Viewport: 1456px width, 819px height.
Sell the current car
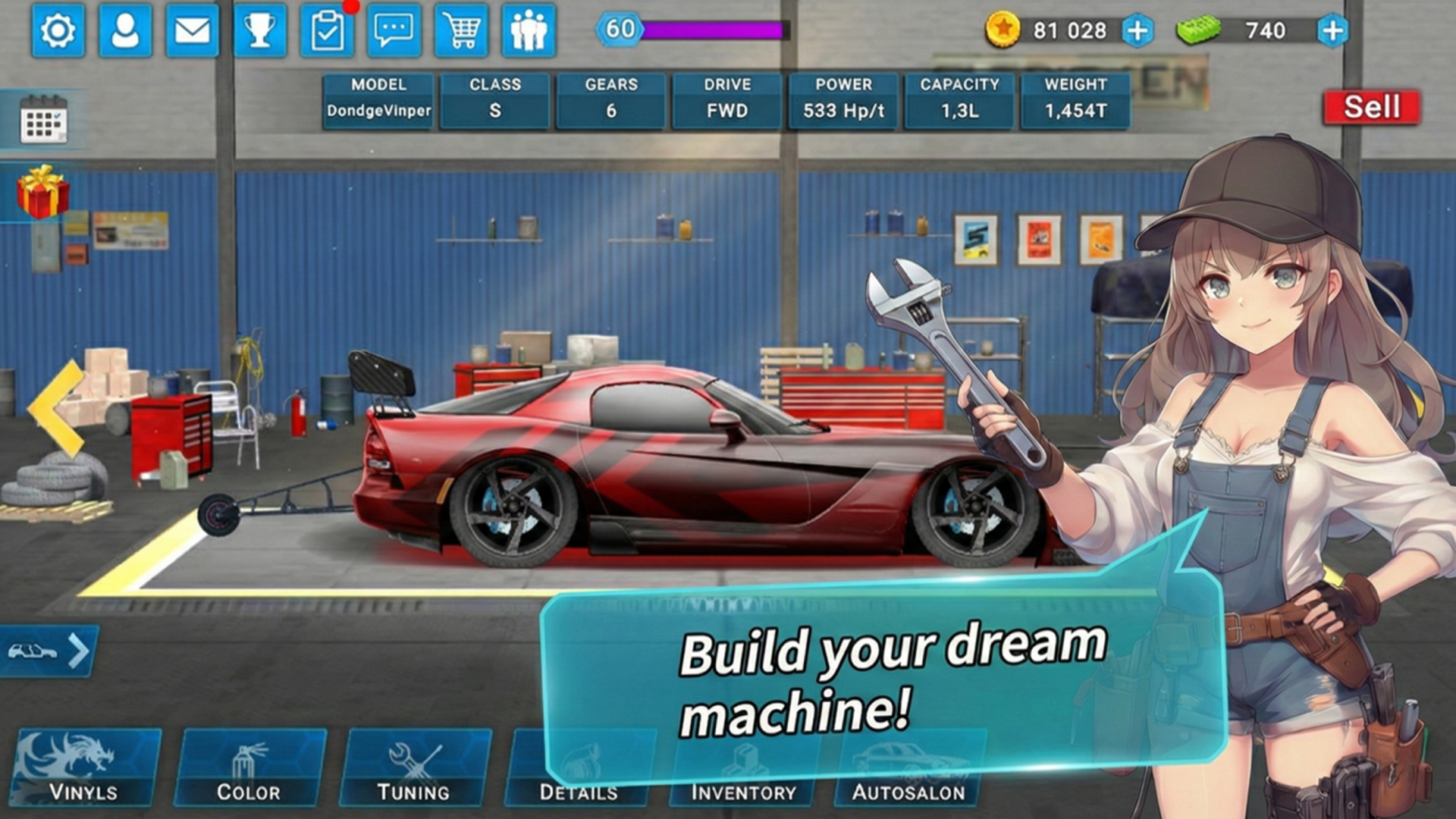[1371, 107]
